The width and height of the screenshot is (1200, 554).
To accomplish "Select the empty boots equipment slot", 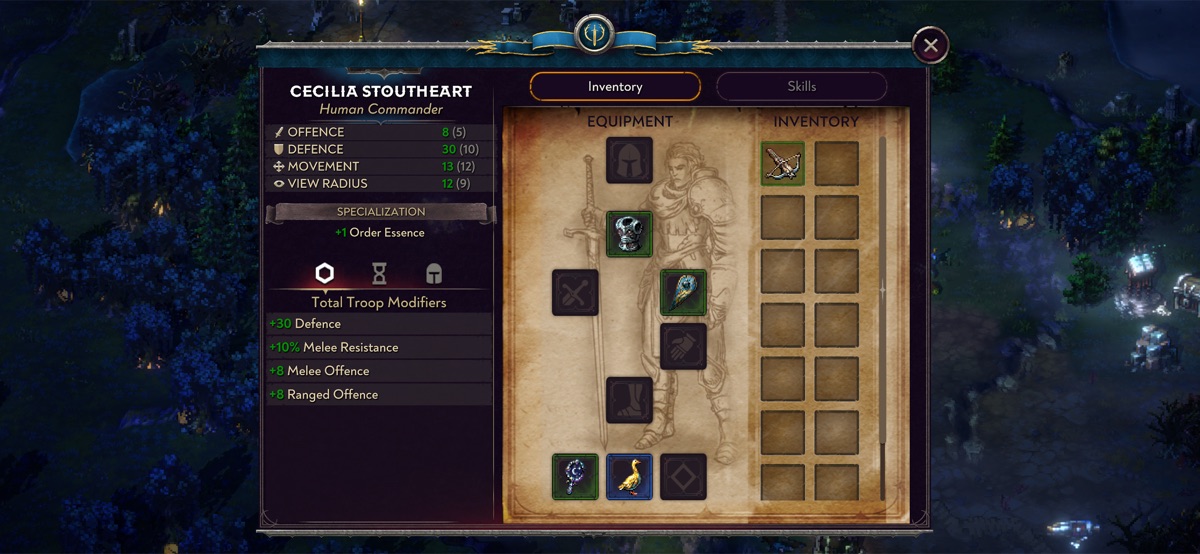I will click(x=629, y=400).
